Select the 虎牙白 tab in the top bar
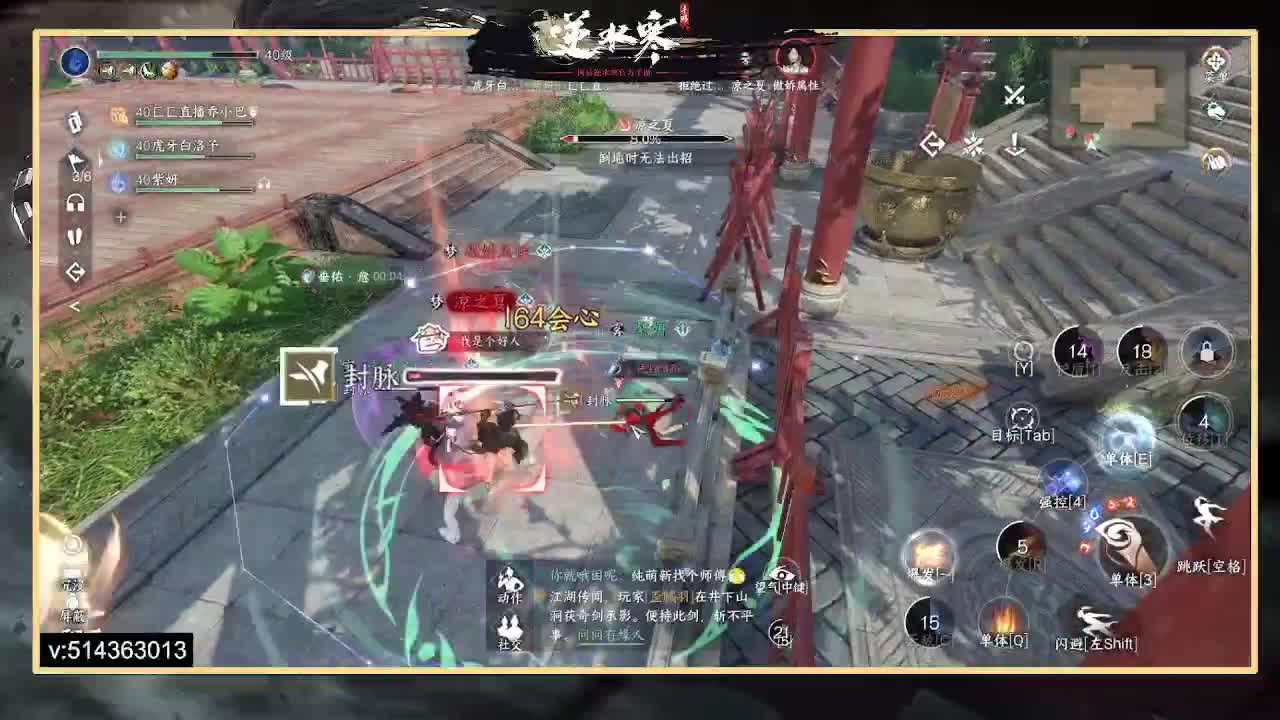The width and height of the screenshot is (1280, 720). coord(489,85)
